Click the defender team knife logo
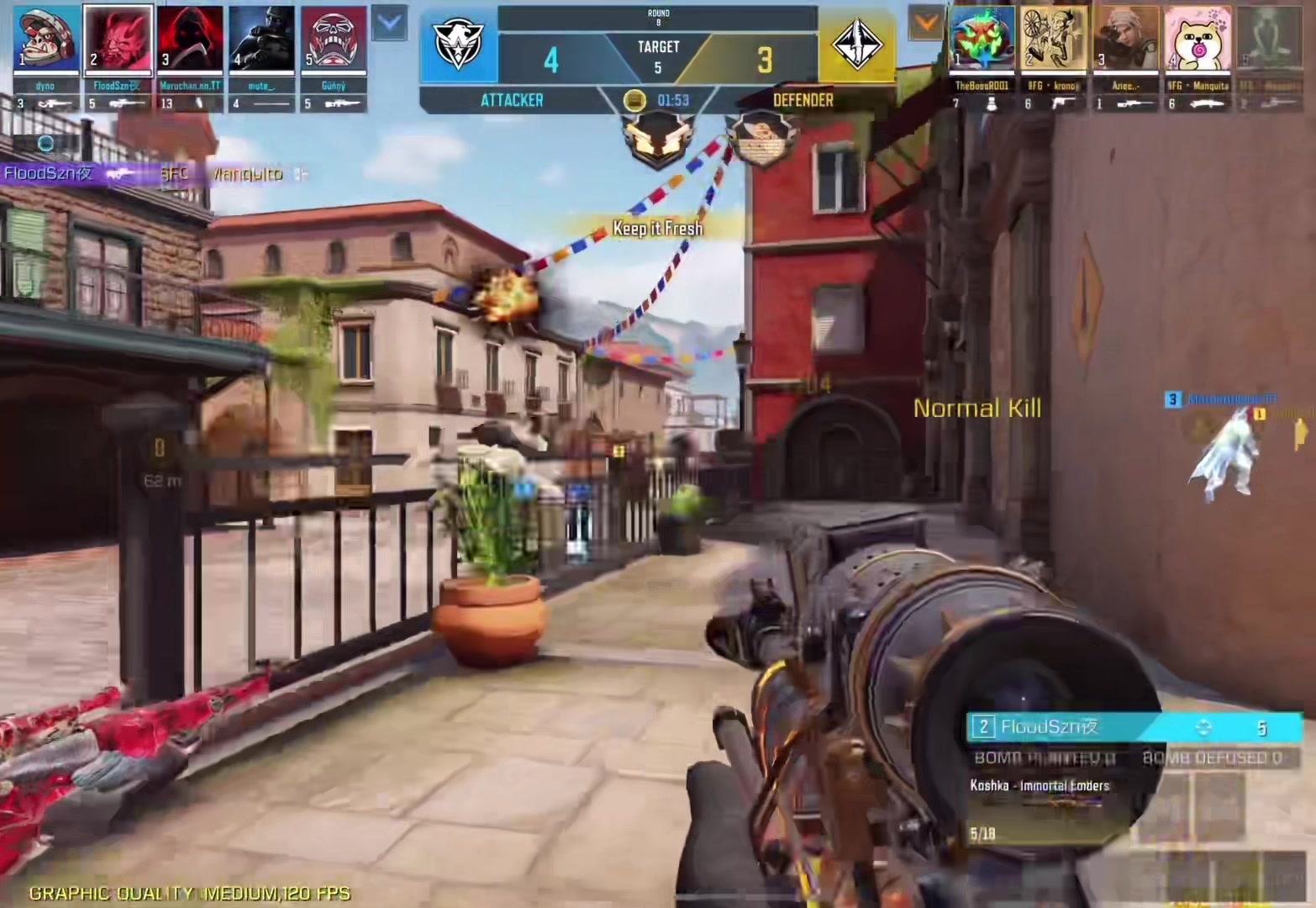The width and height of the screenshot is (1316, 908). click(857, 45)
